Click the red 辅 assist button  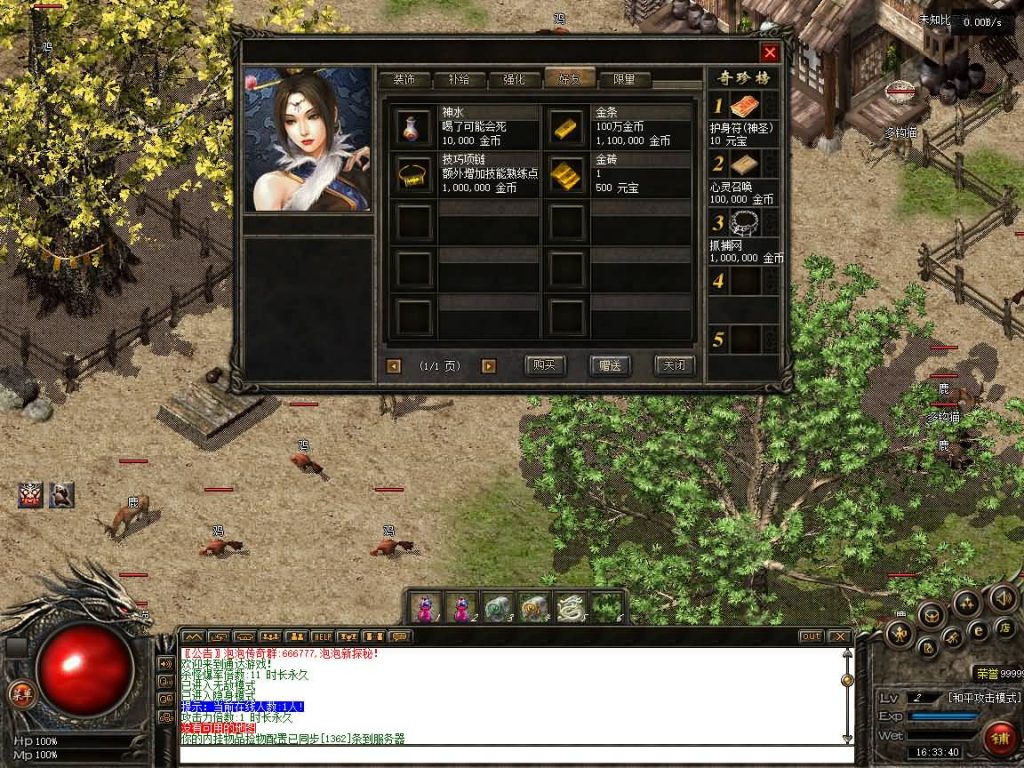pos(998,739)
